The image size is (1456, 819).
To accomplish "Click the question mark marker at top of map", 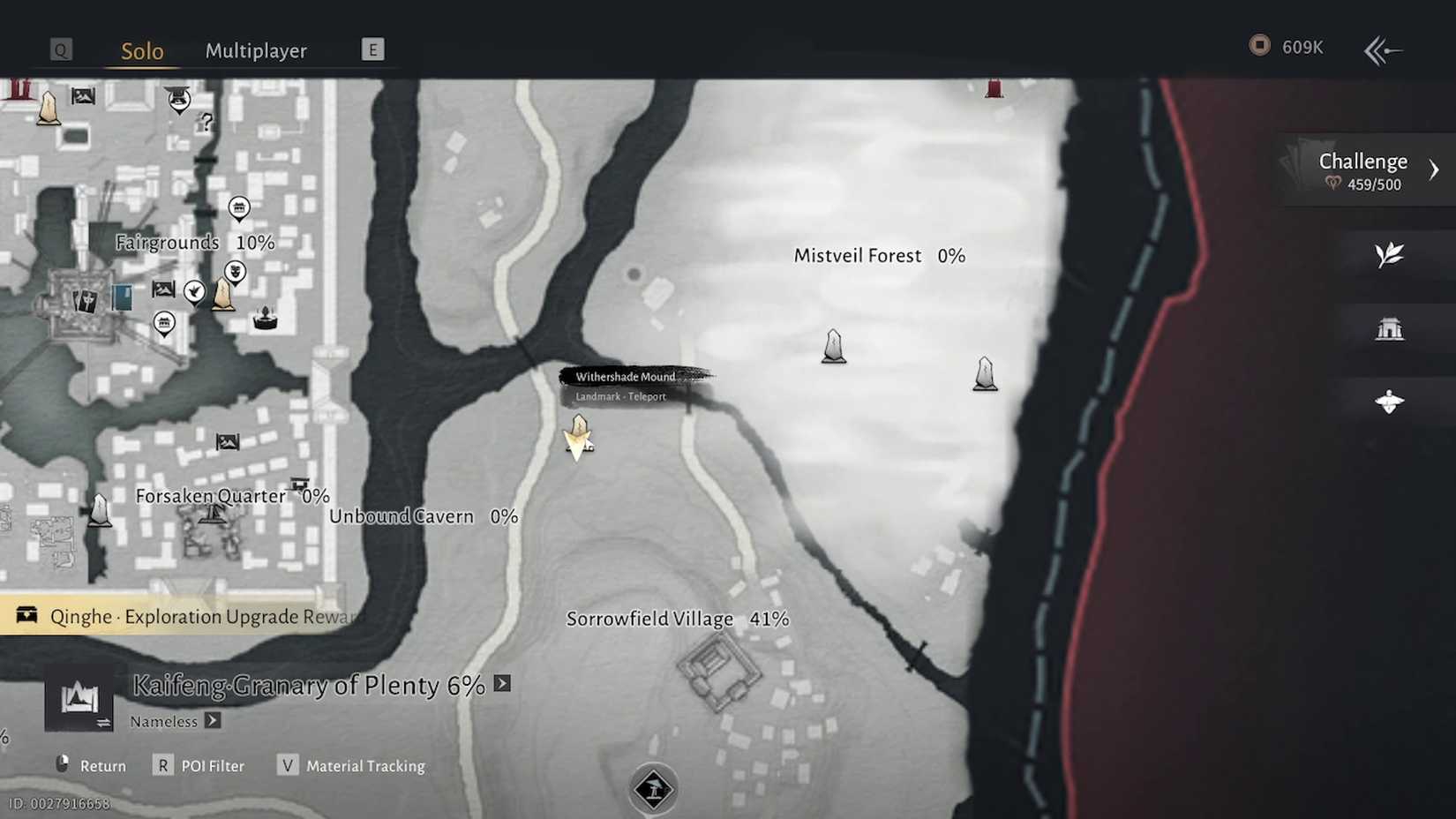I will (209, 121).
